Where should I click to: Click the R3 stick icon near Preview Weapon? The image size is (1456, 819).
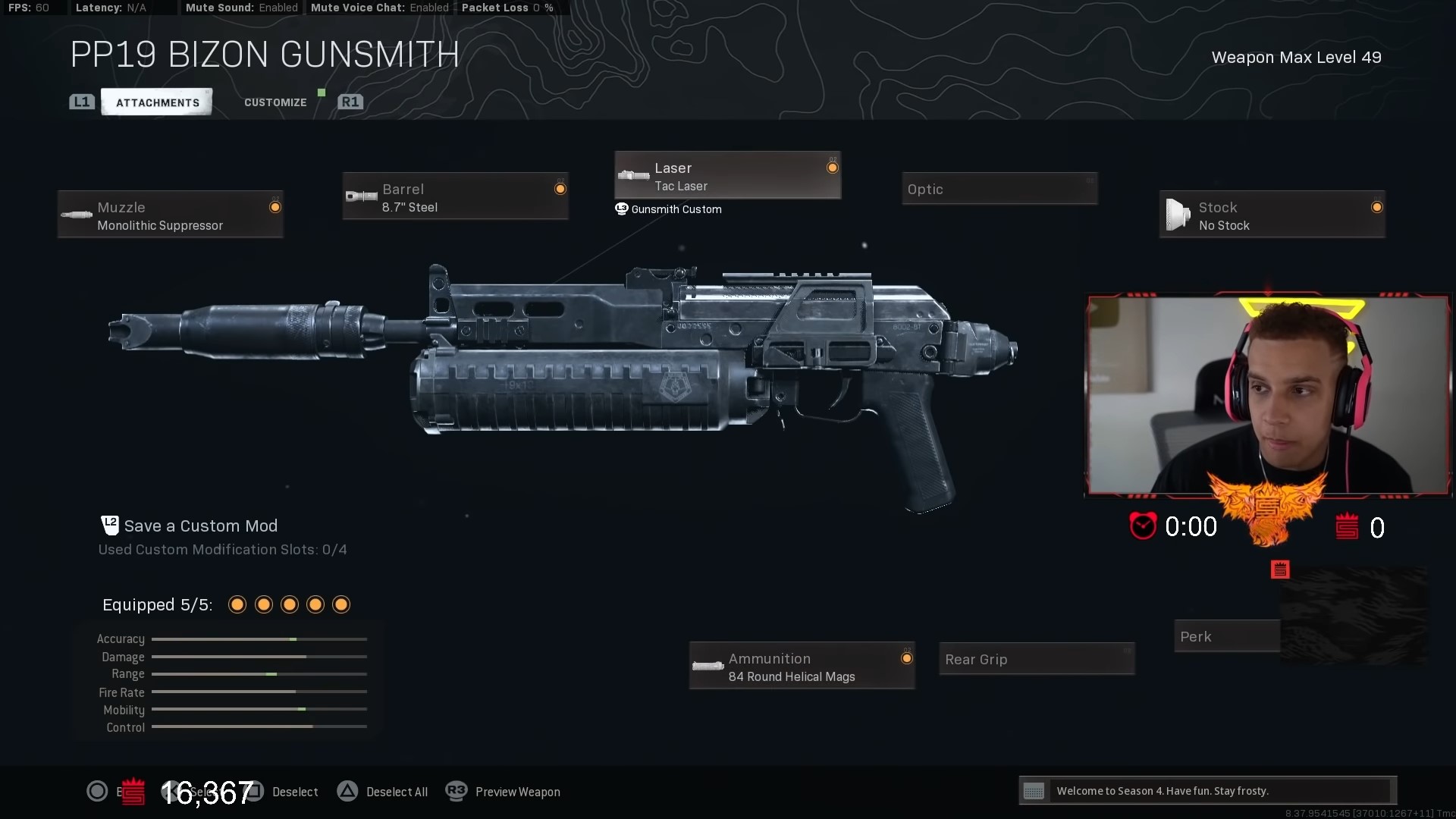tap(456, 791)
